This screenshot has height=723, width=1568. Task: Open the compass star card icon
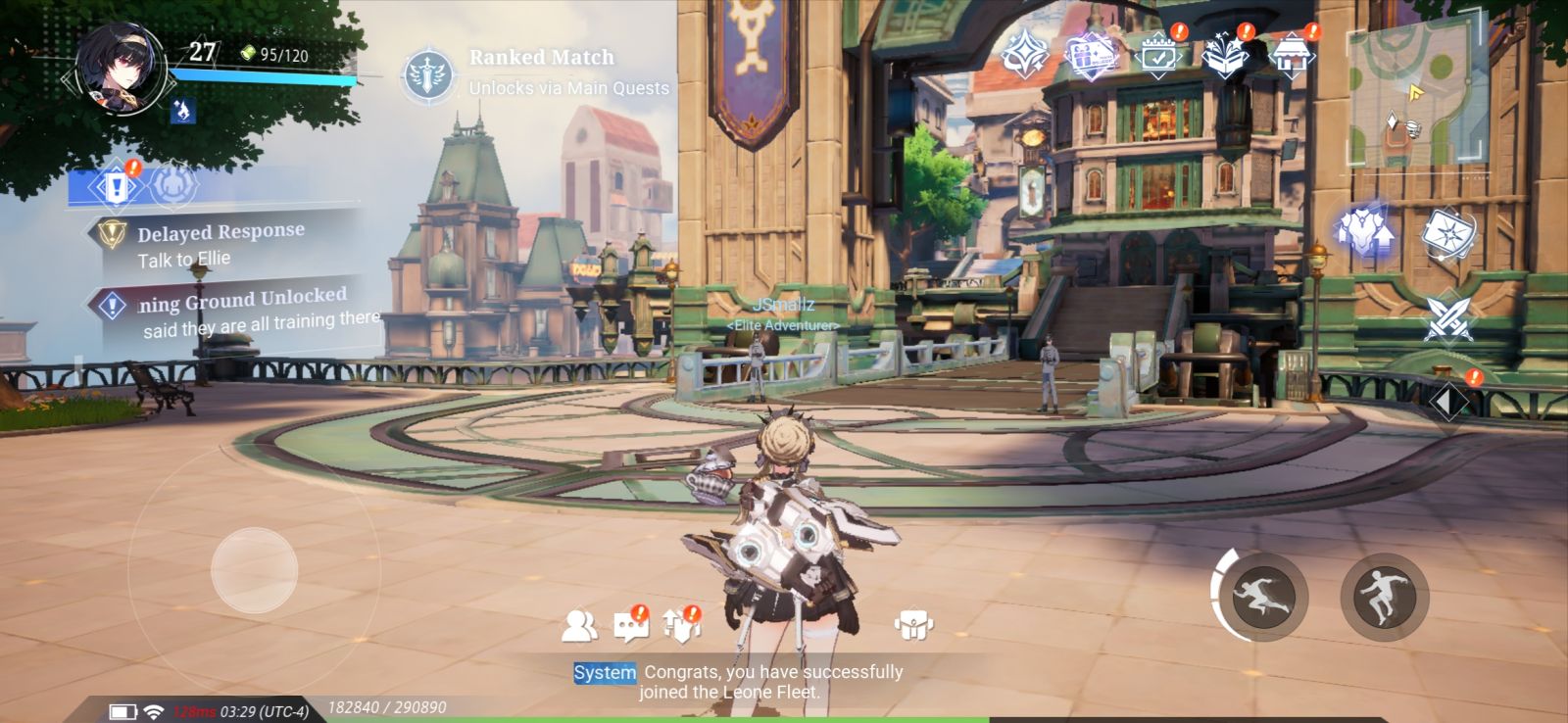[1446, 235]
